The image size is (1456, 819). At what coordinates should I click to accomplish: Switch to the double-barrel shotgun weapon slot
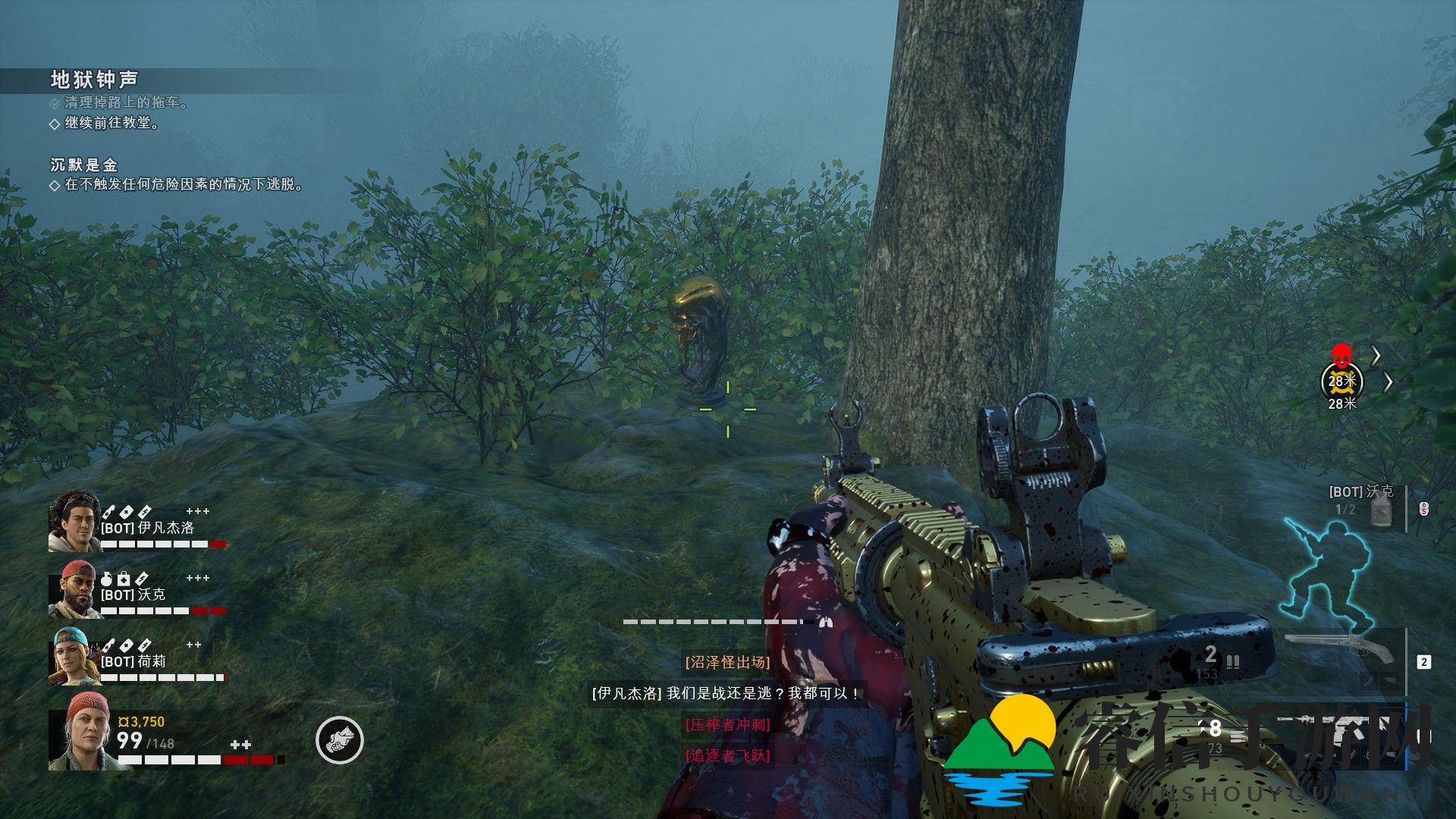tap(1341, 649)
